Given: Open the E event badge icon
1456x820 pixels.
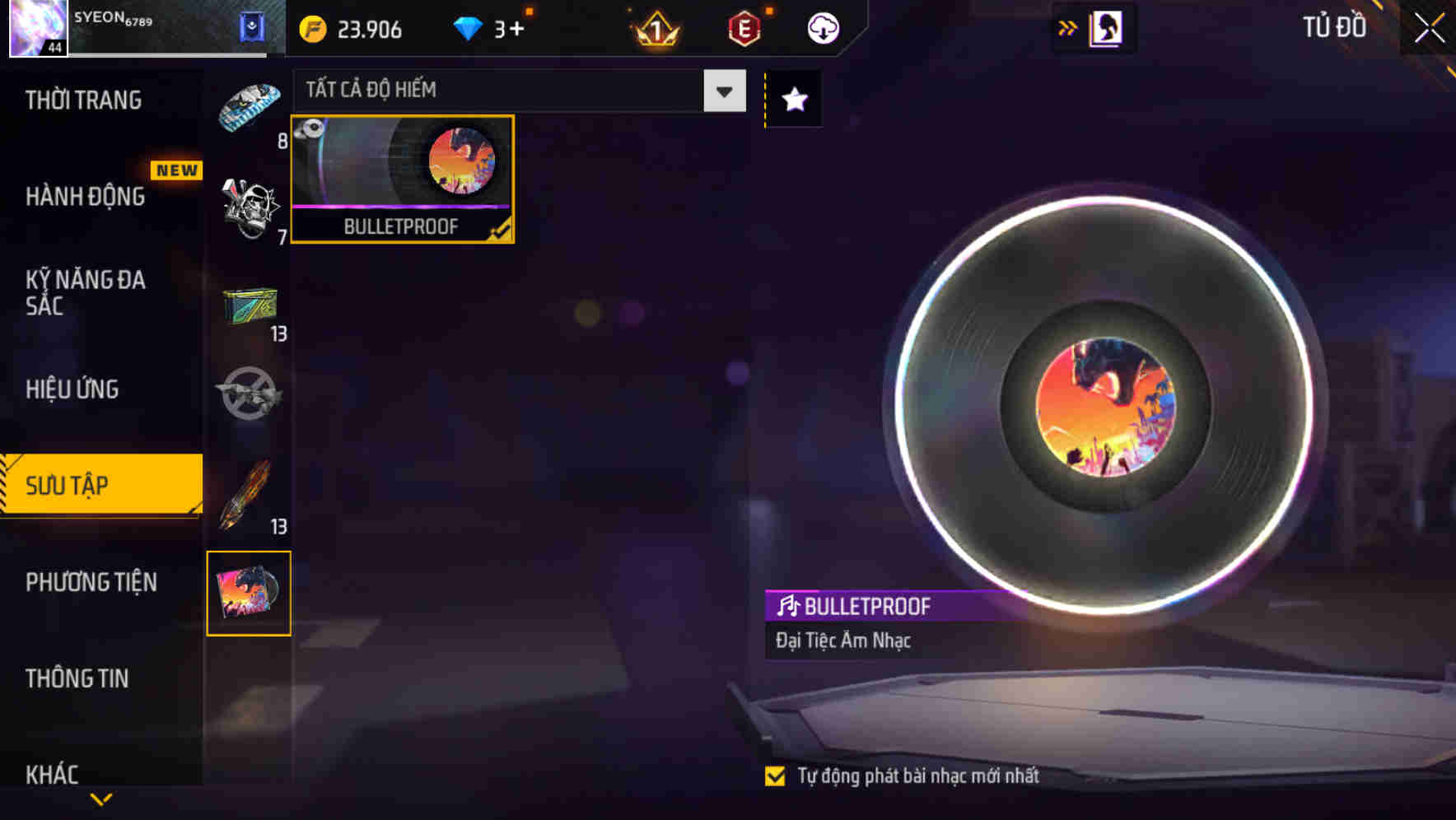Looking at the screenshot, I should pyautogui.click(x=744, y=27).
